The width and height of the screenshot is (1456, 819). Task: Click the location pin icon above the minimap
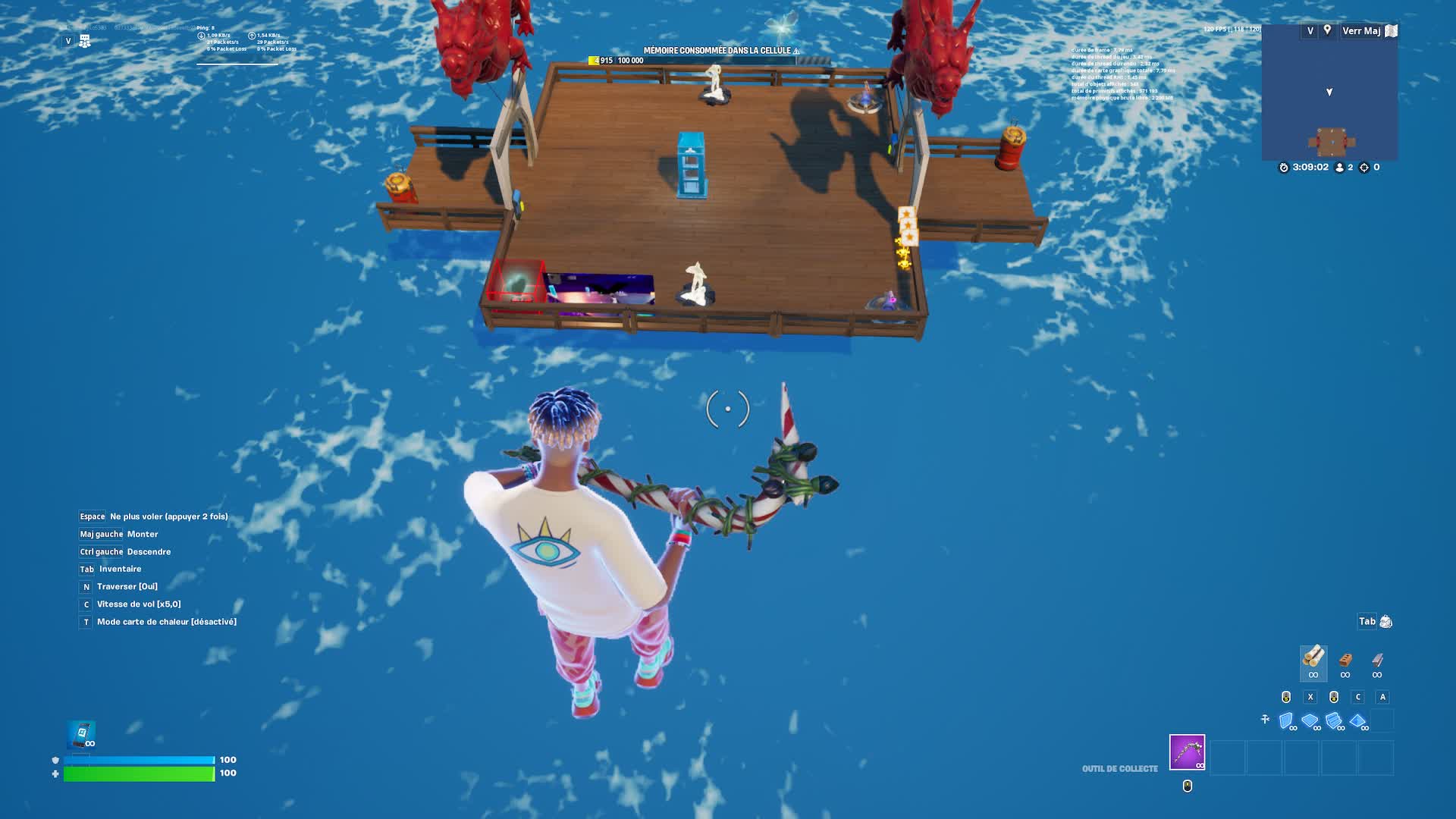1328,30
